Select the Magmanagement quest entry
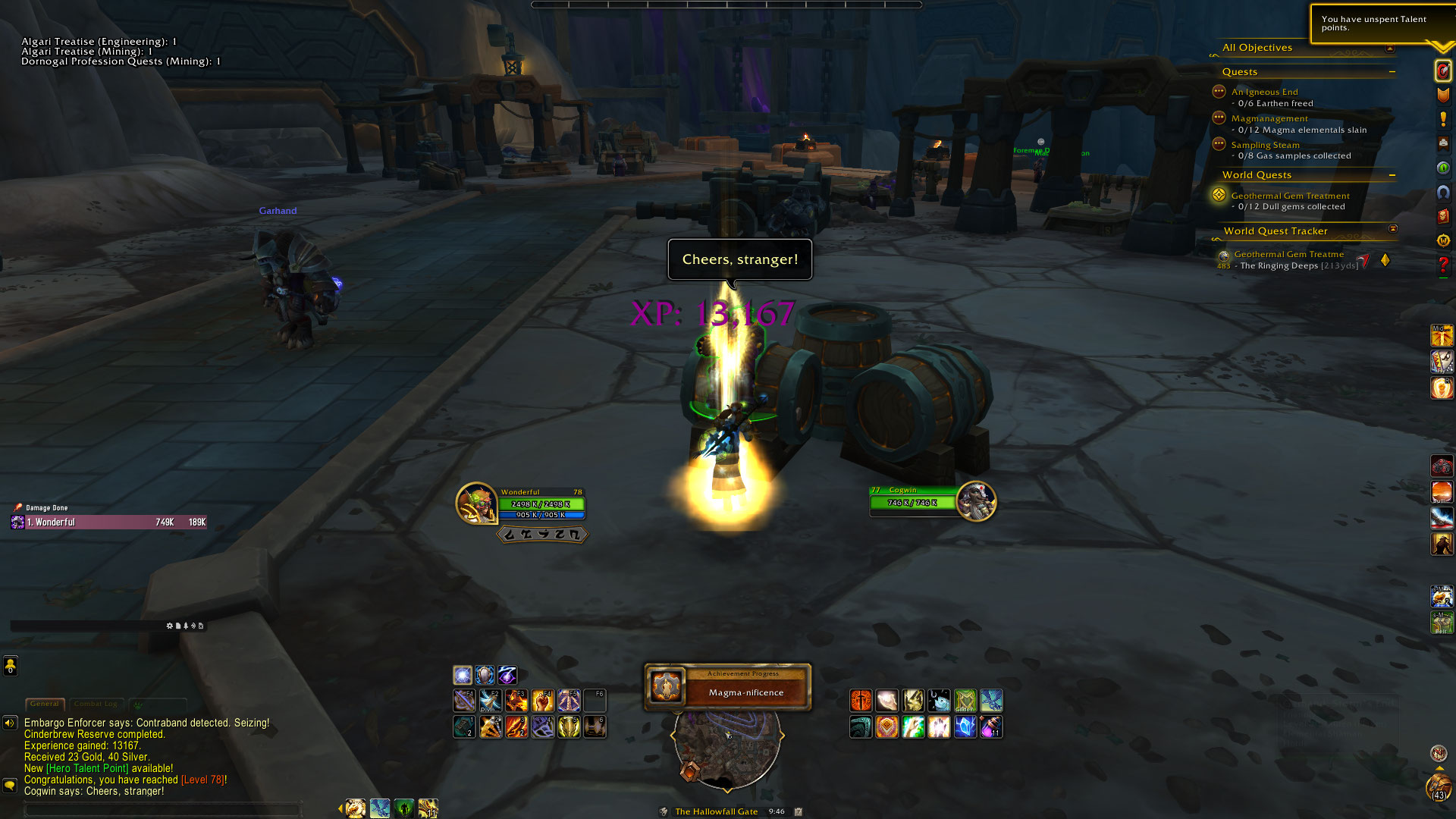This screenshot has height=819, width=1456. tap(1269, 118)
